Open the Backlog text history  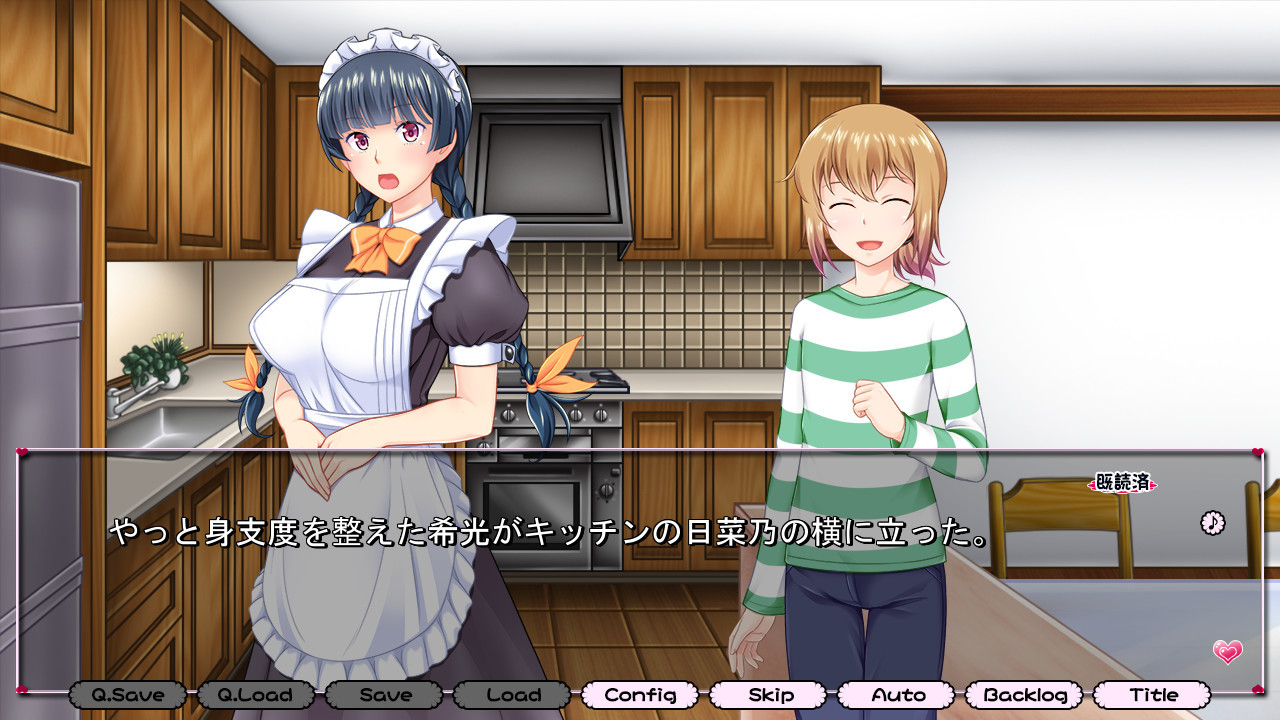(1024, 694)
